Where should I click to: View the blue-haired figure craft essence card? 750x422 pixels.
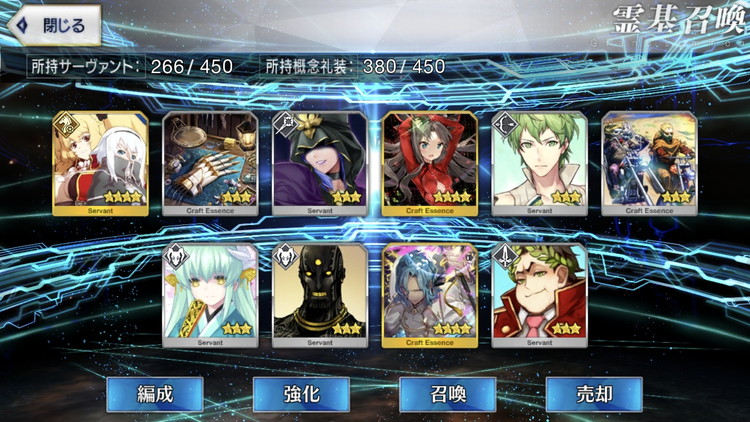(x=430, y=295)
